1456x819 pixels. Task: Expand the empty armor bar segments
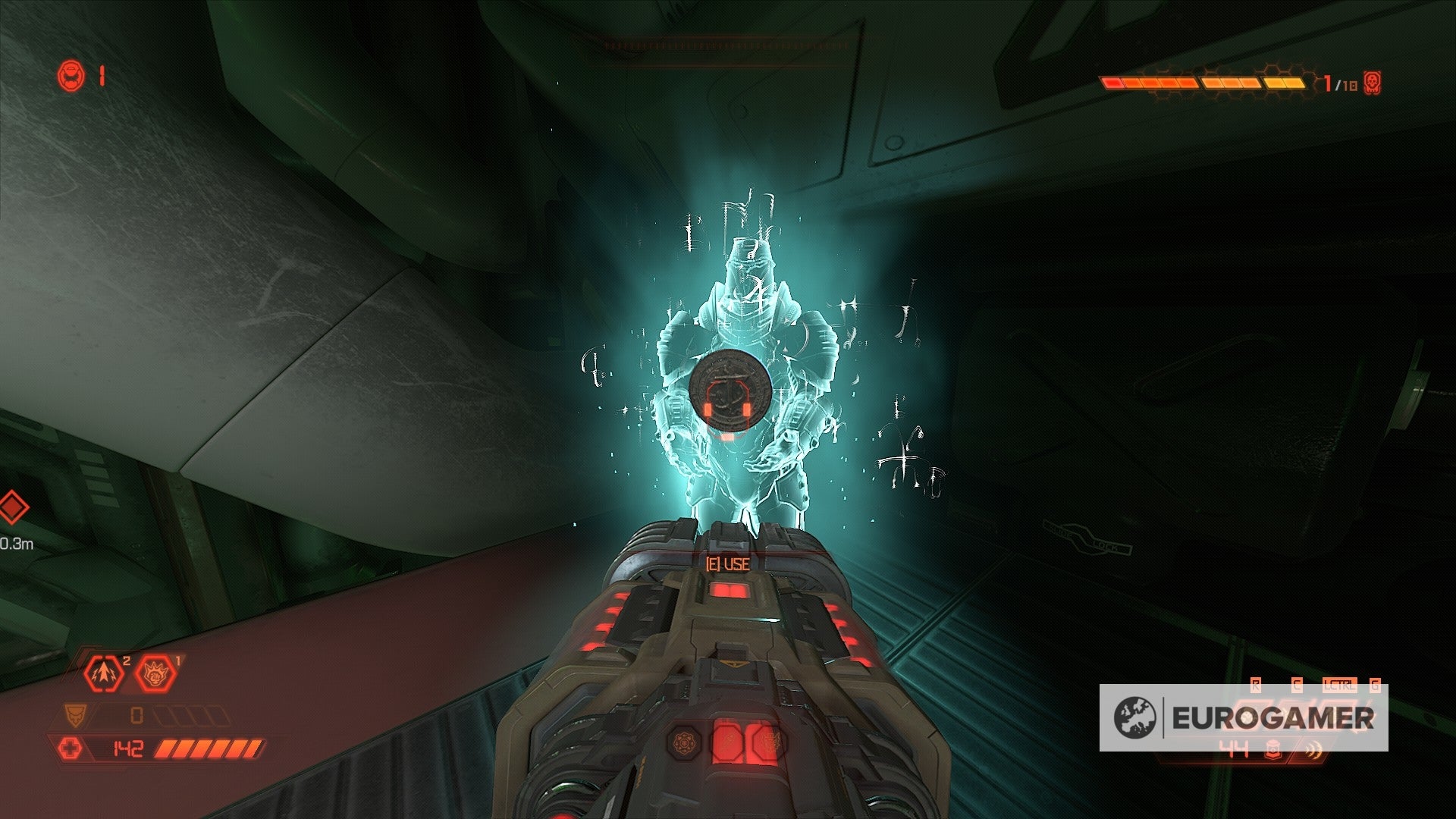(193, 715)
